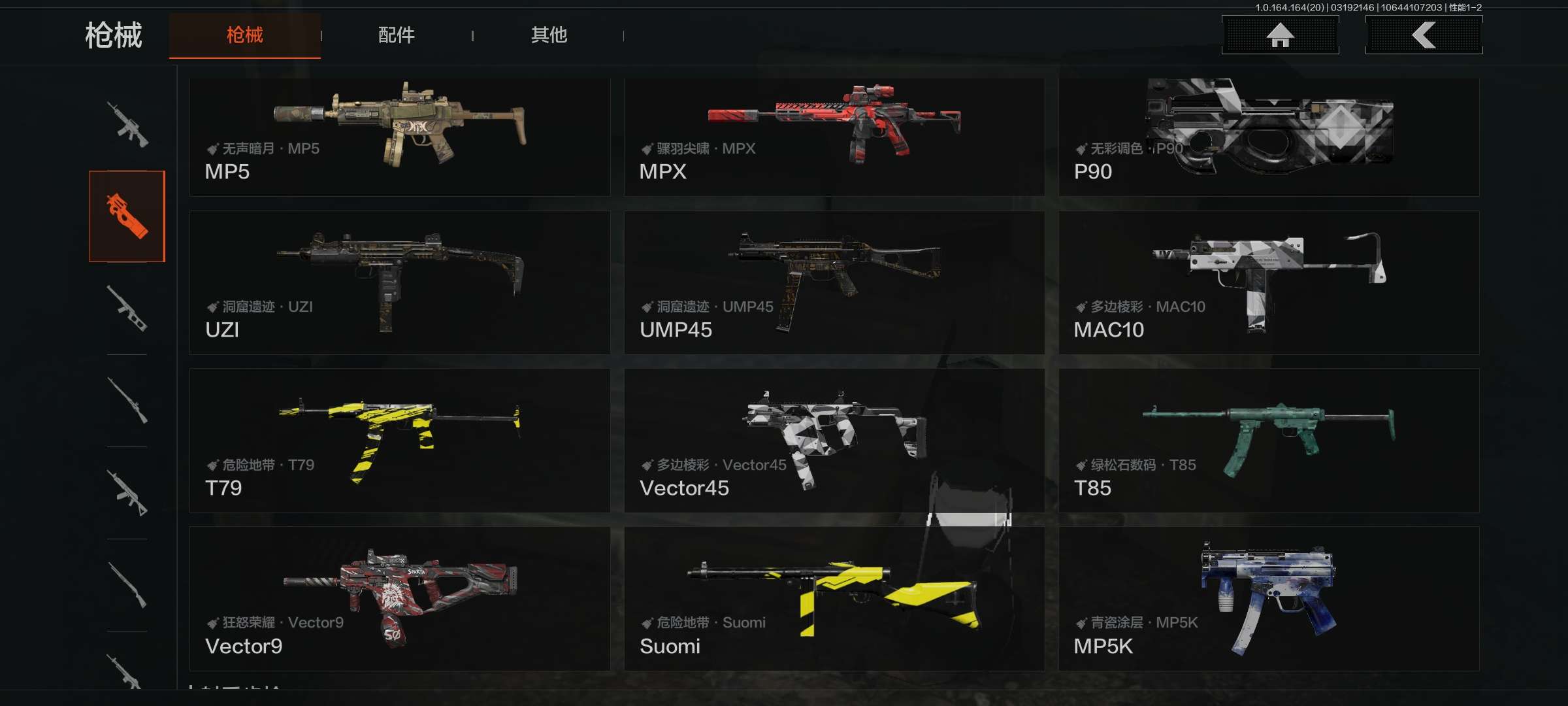Choose the MAC10 weapon card
Viewport: 1568px width, 706px height.
1268,282
